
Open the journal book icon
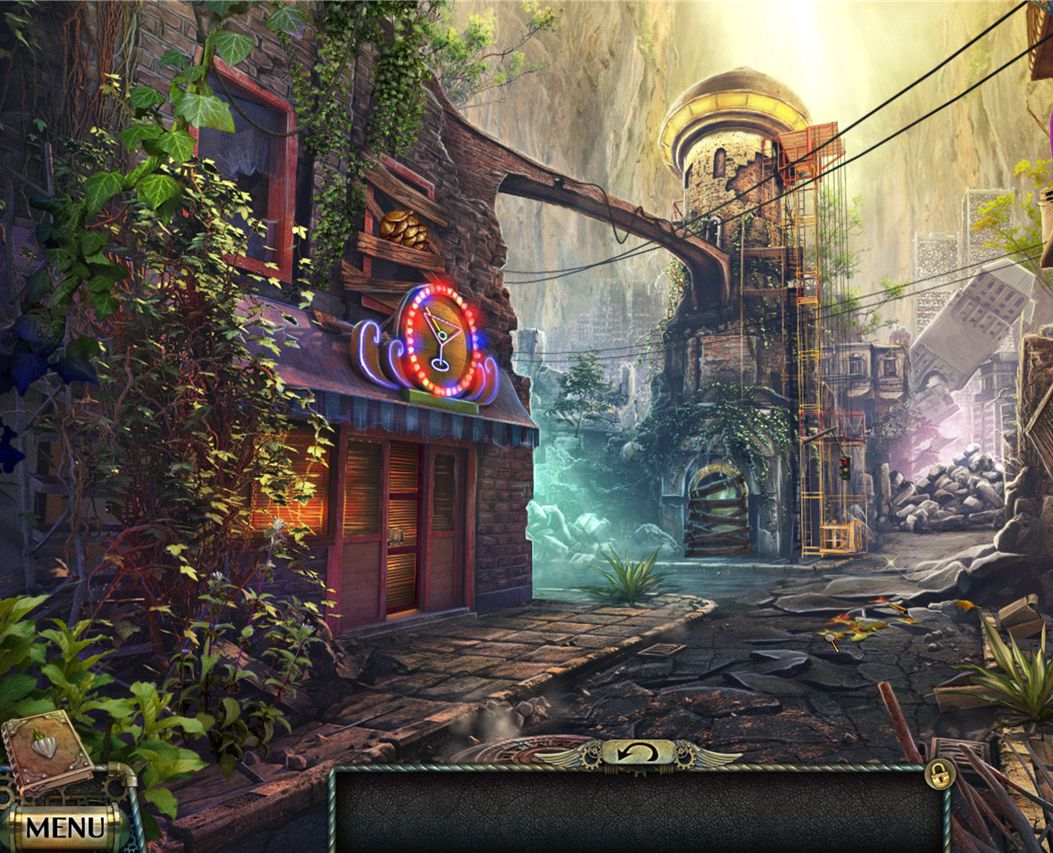click(x=47, y=751)
